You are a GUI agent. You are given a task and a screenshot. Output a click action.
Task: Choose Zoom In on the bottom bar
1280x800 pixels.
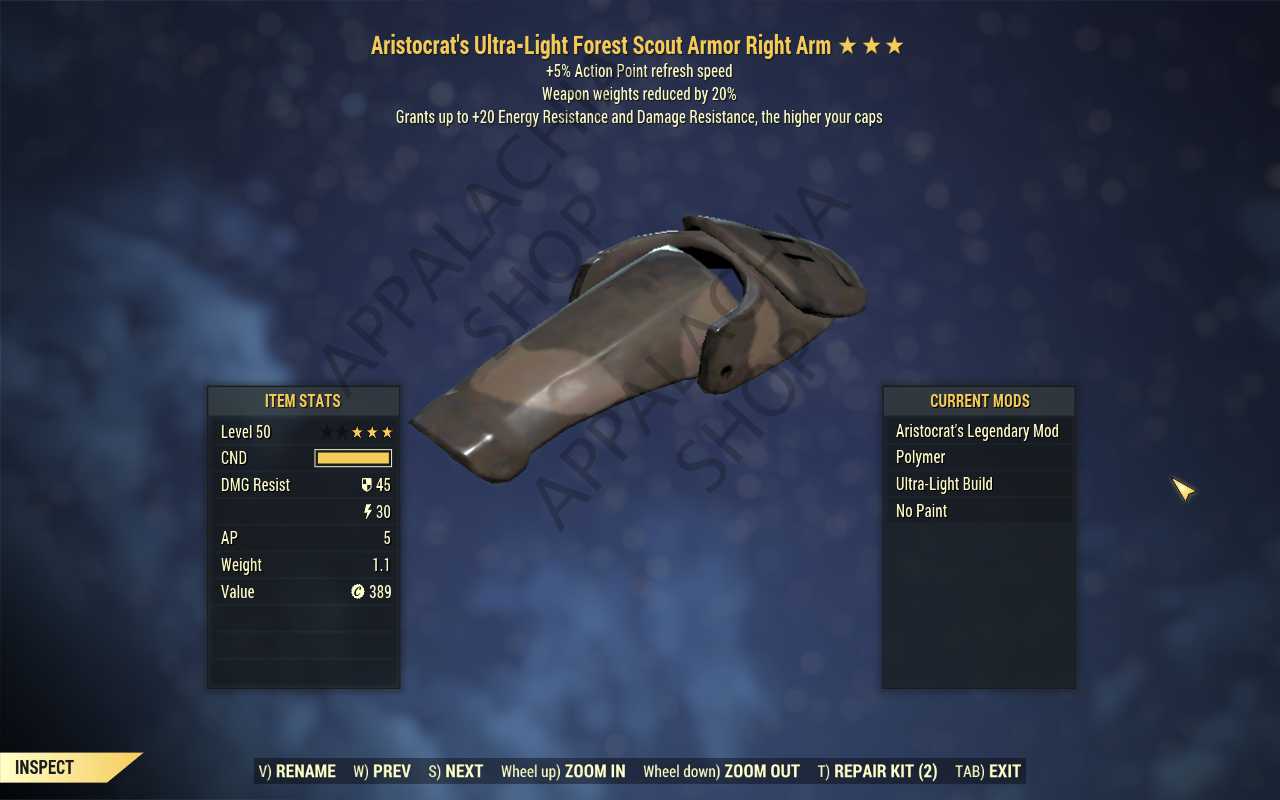pos(563,771)
